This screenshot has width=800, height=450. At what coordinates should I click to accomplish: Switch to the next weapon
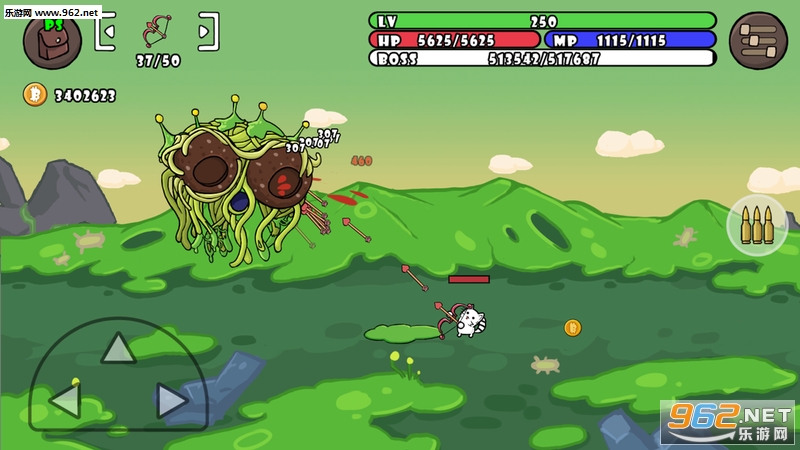[x=208, y=31]
